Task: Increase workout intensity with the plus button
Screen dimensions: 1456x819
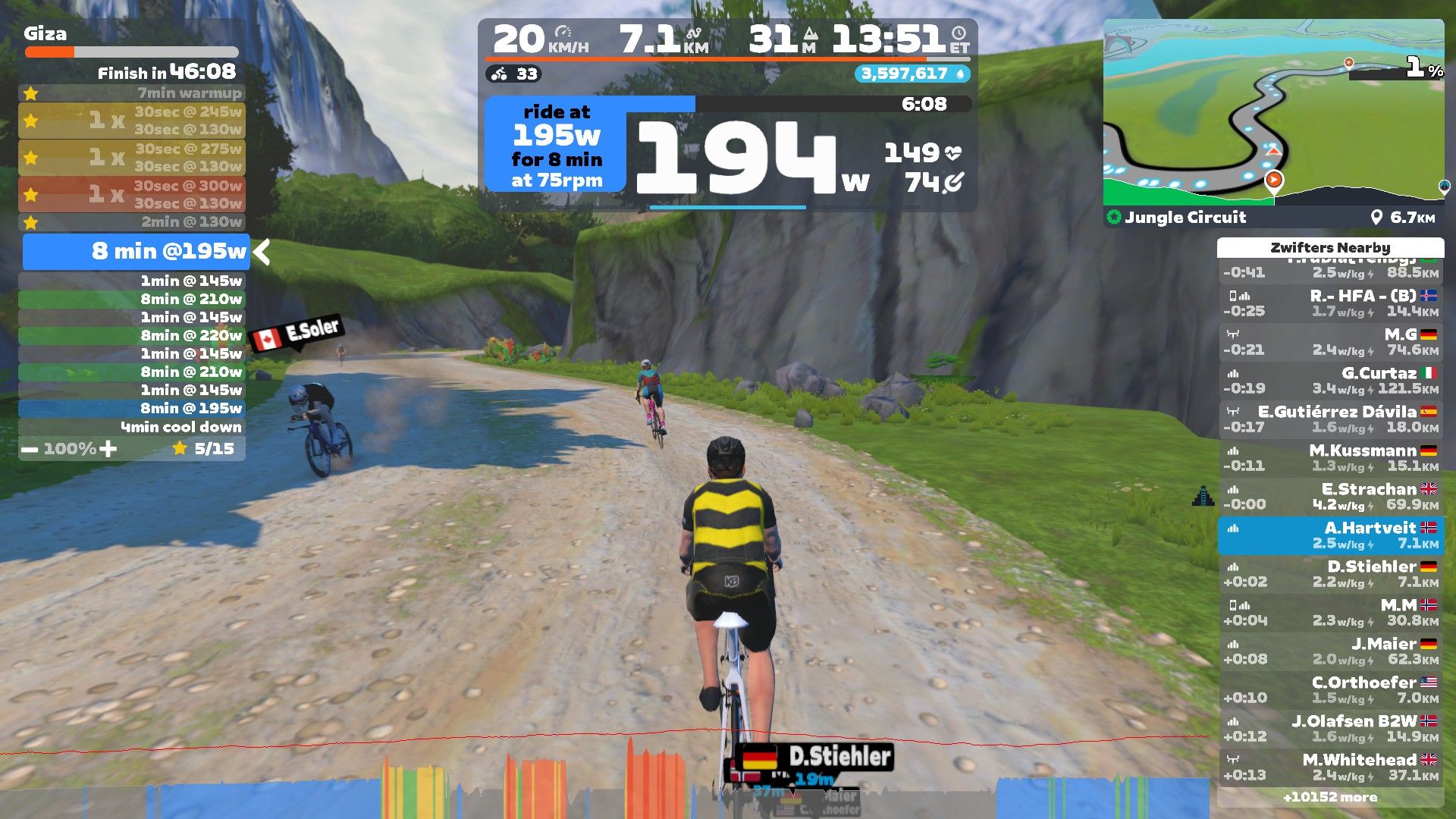Action: pyautogui.click(x=108, y=449)
